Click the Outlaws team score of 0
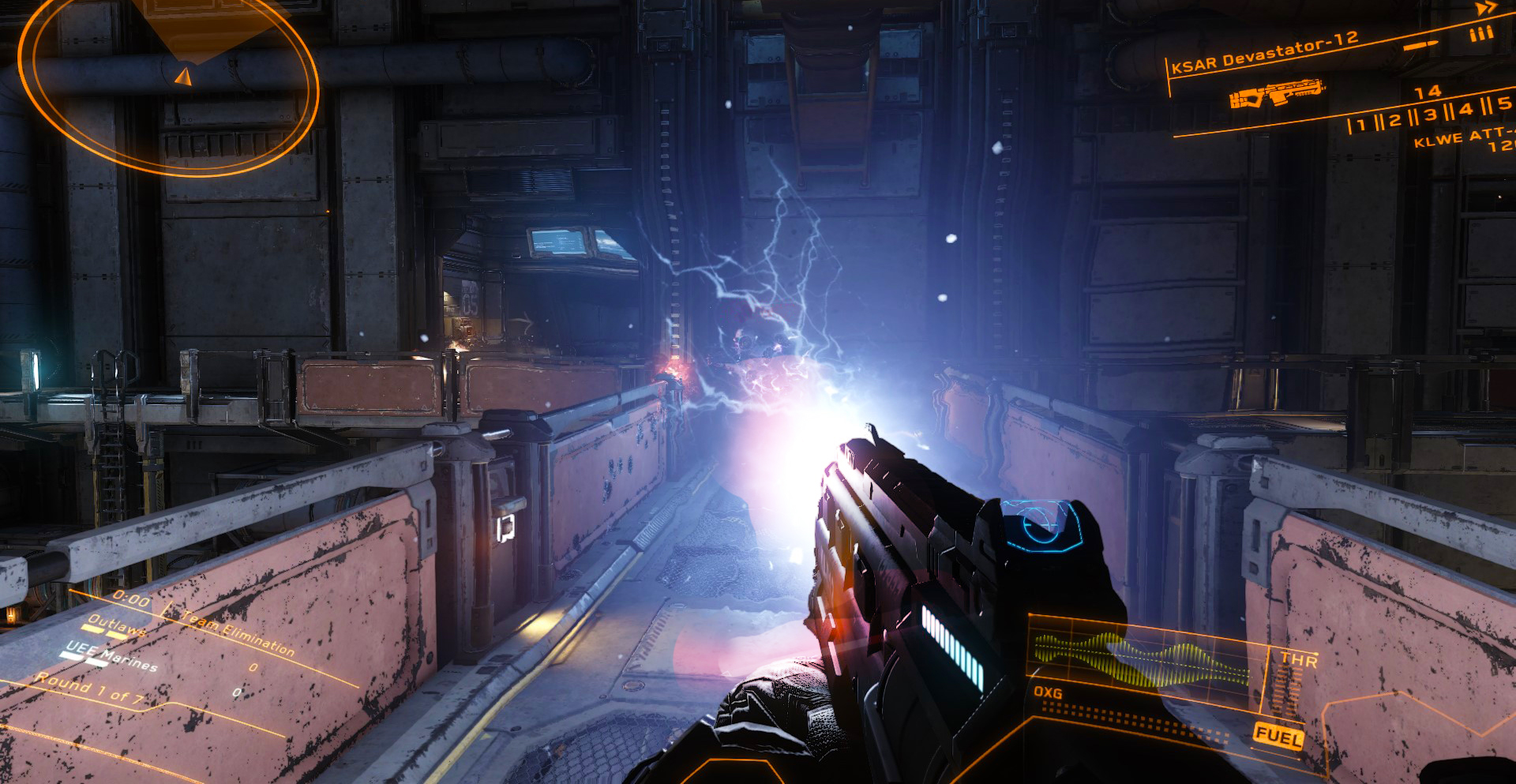1516x784 pixels. pos(253,667)
